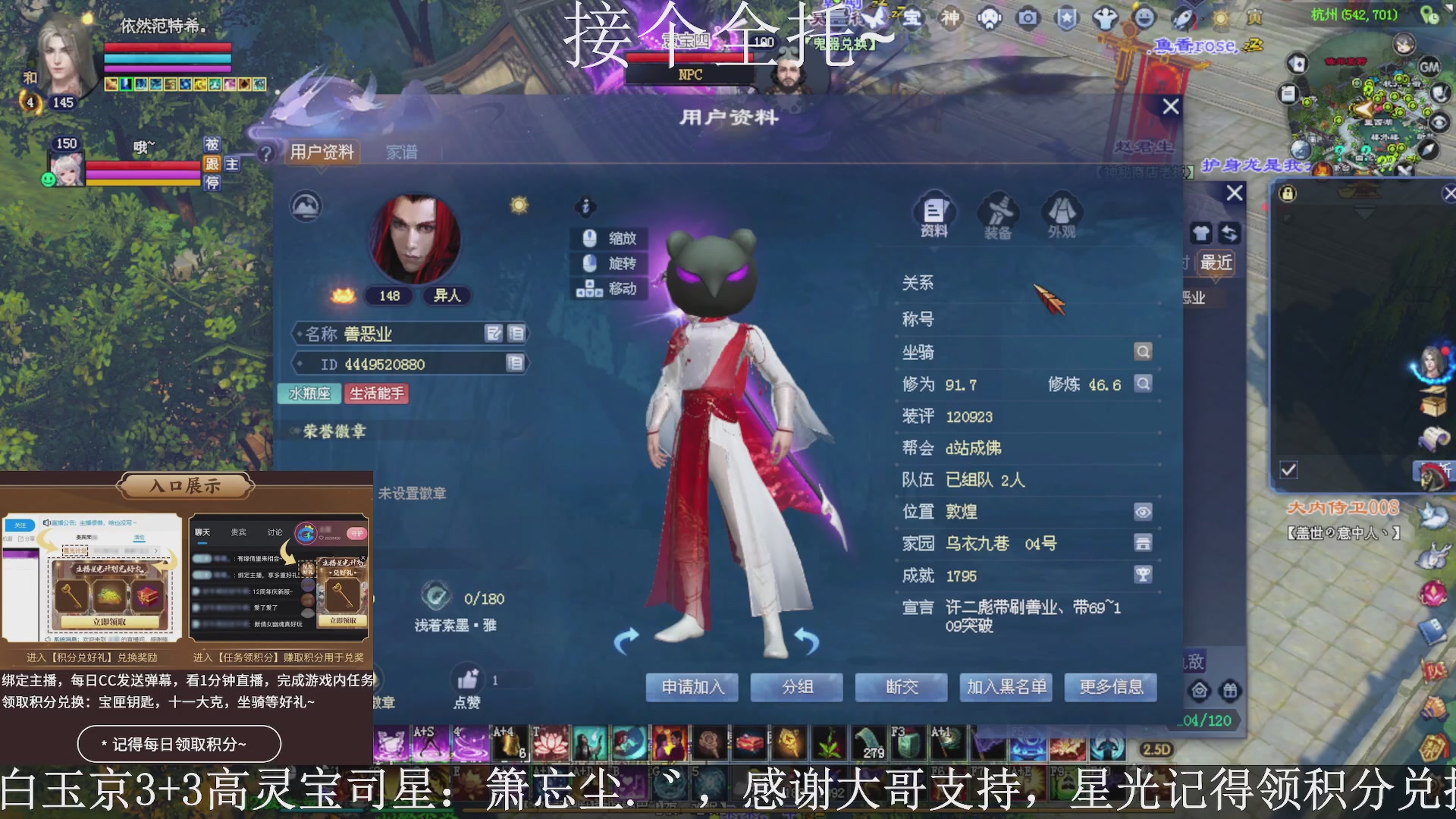This screenshot has width=1456, height=819.
Task: Search mounts via the 坐骑 magnifier icon
Action: coord(1143,351)
